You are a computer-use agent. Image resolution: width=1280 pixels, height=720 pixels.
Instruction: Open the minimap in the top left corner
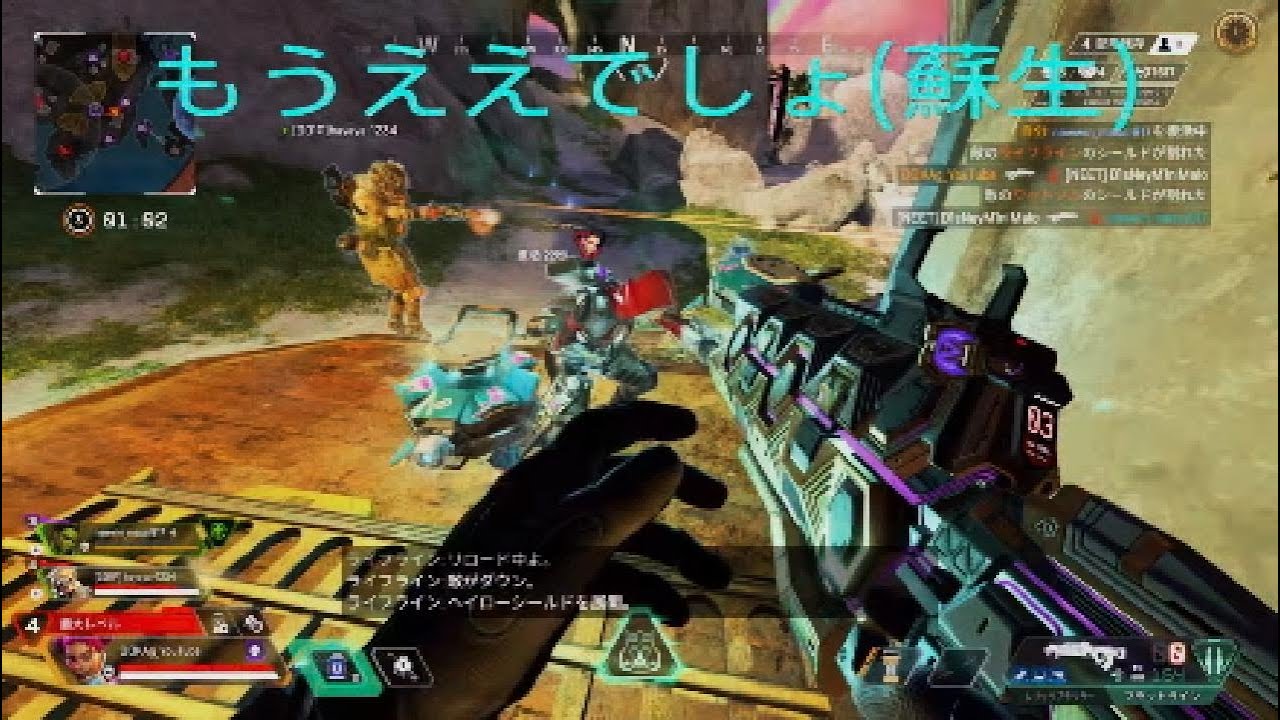coord(115,110)
